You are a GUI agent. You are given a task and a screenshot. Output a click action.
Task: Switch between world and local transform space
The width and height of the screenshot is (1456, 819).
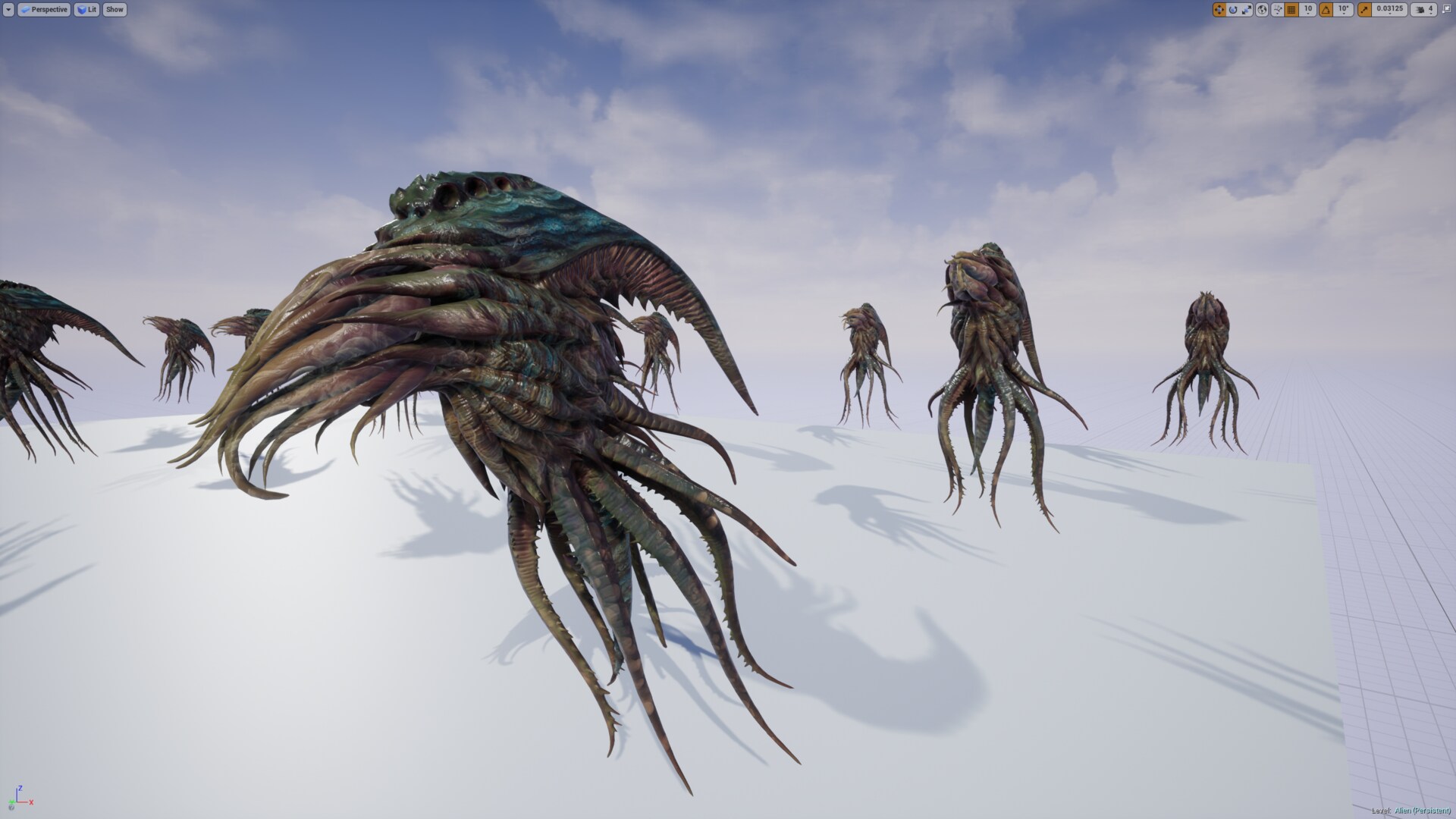[x=1262, y=9]
